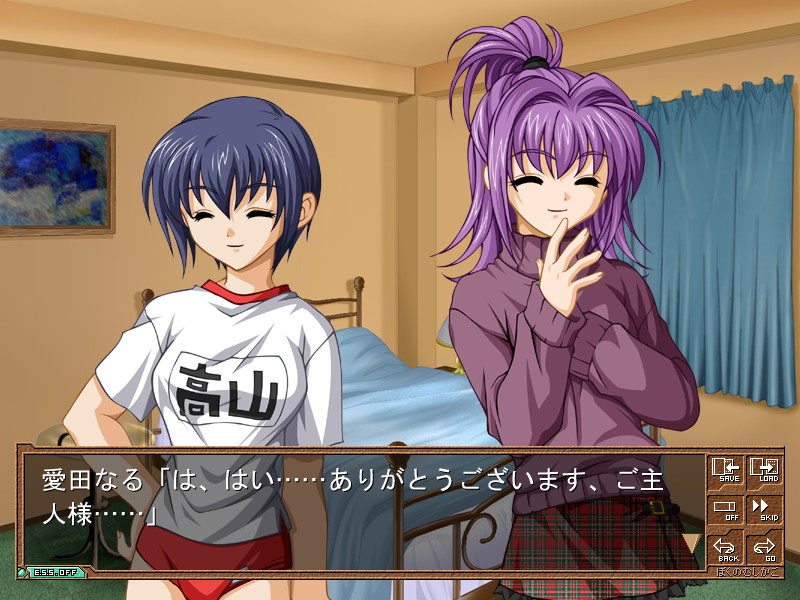The image size is (800, 600).
Task: Open the SAVE menu
Action: (726, 471)
